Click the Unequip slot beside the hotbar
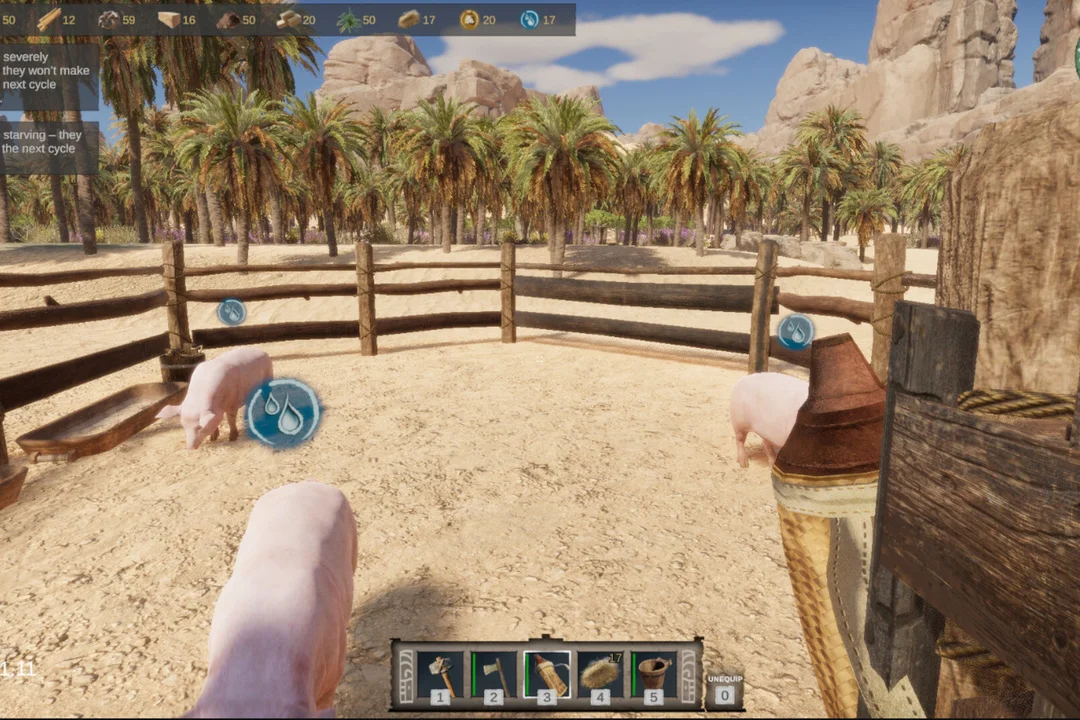Viewport: 1080px width, 720px height. 724,686
